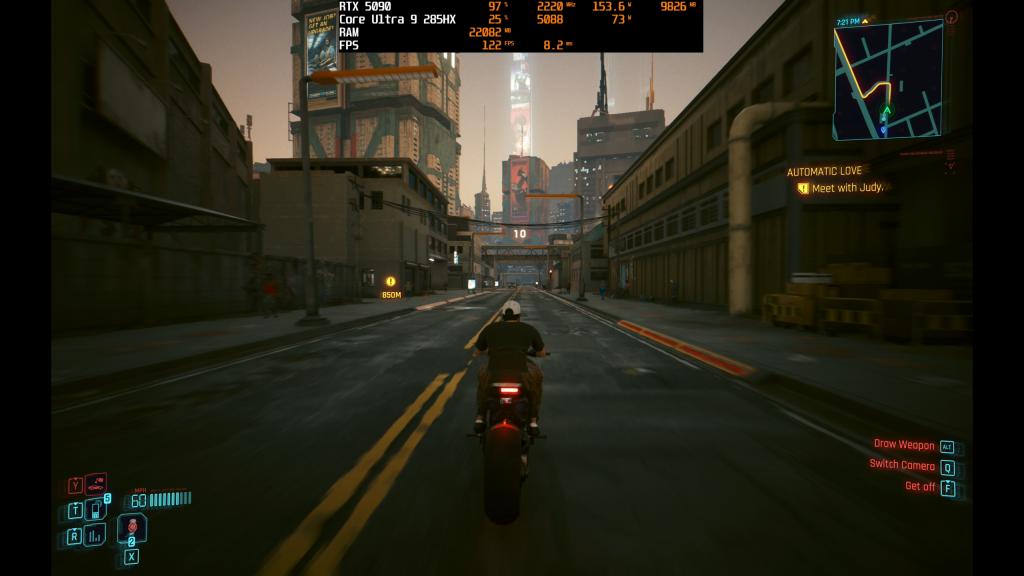Select the call vehicle car icon
The image size is (1024, 576).
(x=96, y=485)
